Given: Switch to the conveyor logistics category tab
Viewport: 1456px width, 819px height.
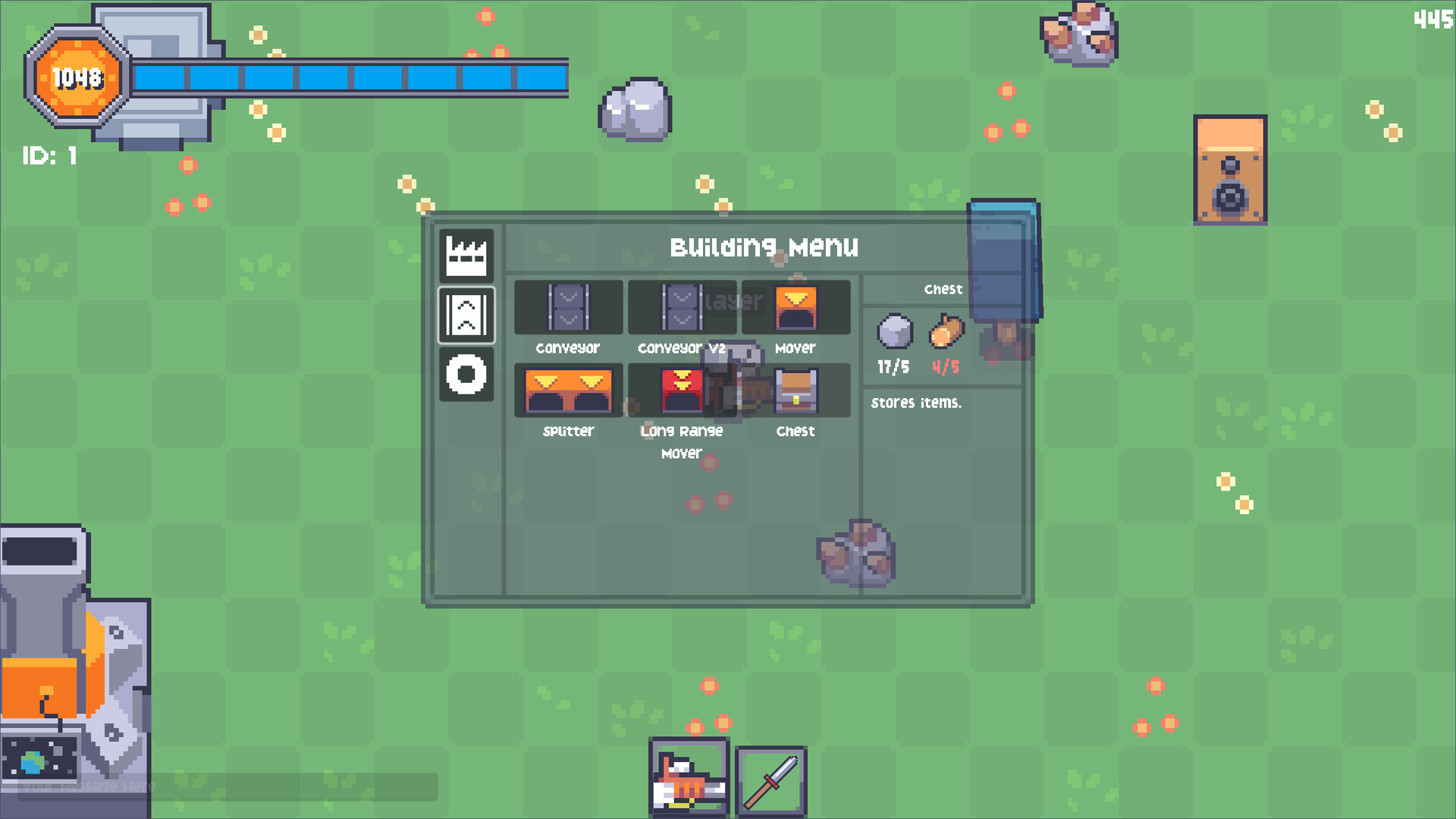Looking at the screenshot, I should [x=466, y=315].
